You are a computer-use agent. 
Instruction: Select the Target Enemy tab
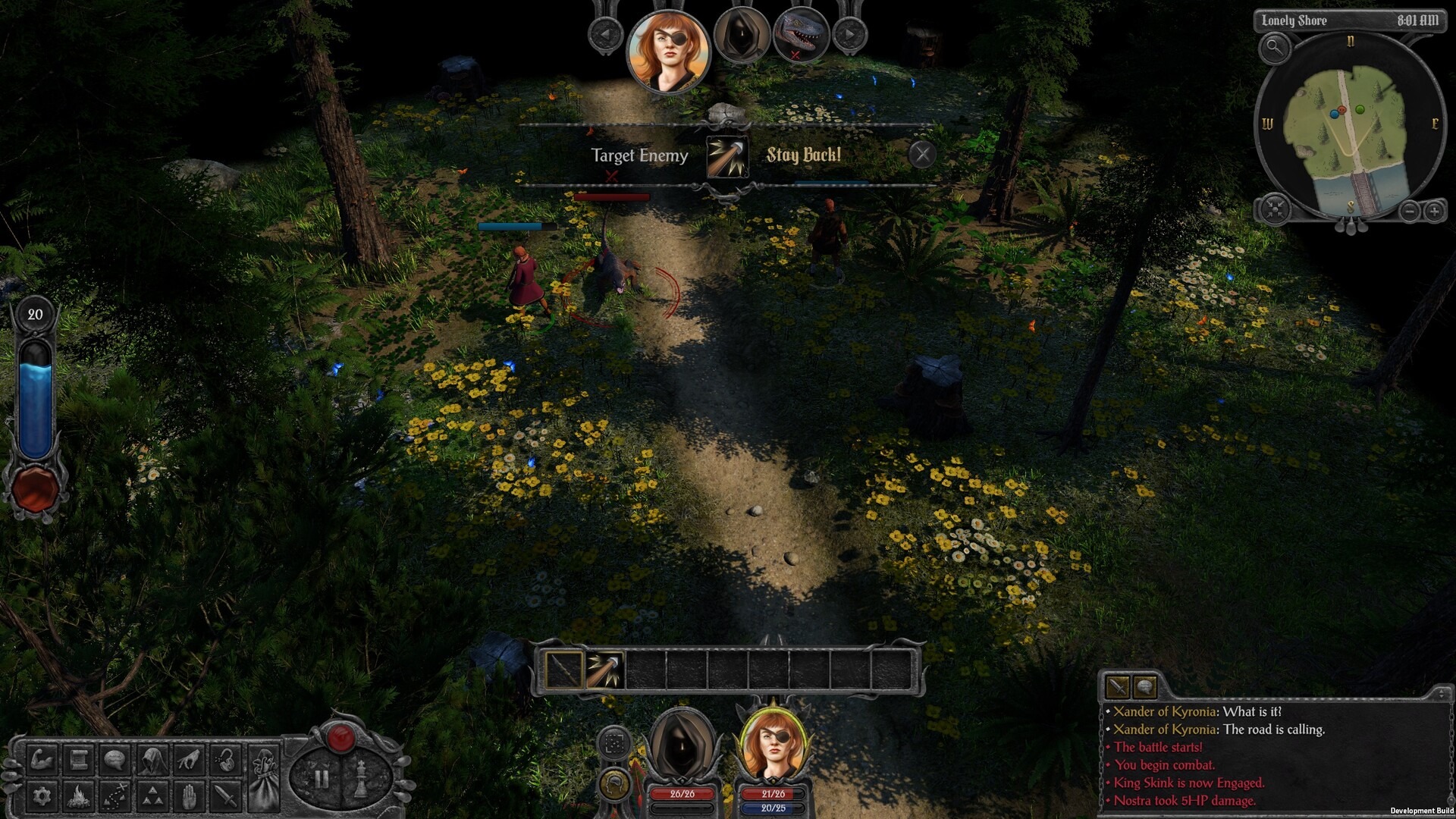click(641, 156)
